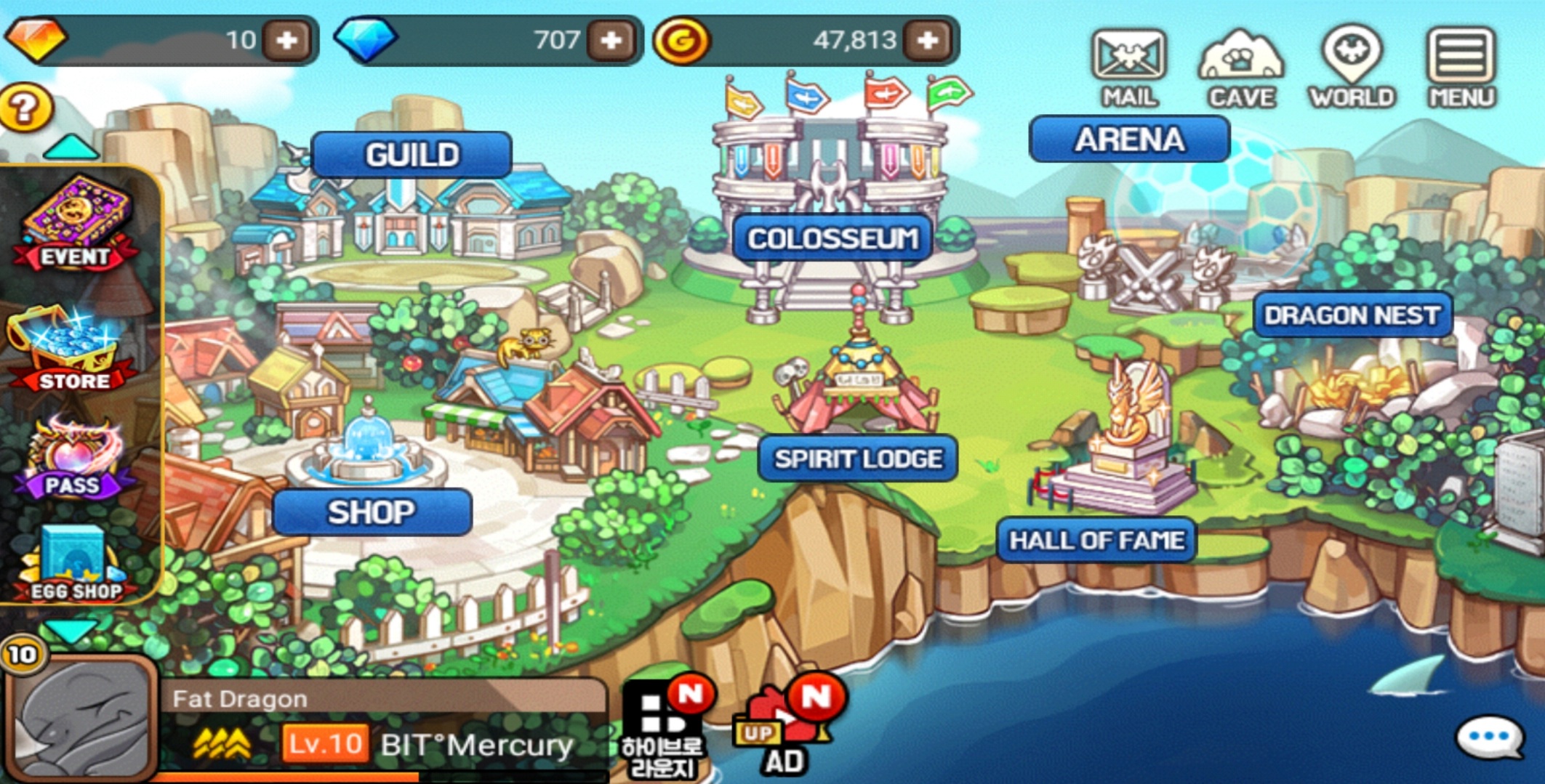Image resolution: width=1545 pixels, height=784 pixels.
Task: Open the Pass rewards icon
Action: [x=73, y=459]
